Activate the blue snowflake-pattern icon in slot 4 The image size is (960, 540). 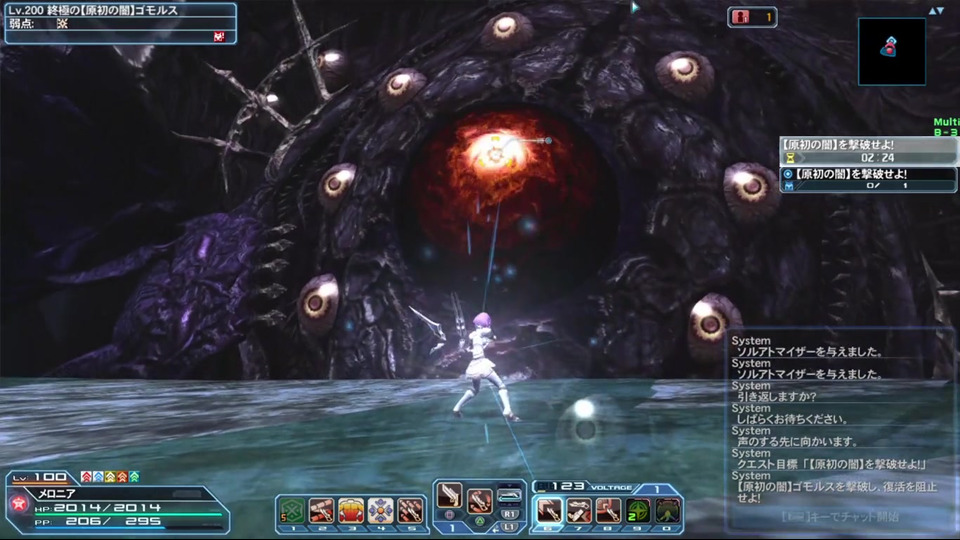tap(381, 510)
